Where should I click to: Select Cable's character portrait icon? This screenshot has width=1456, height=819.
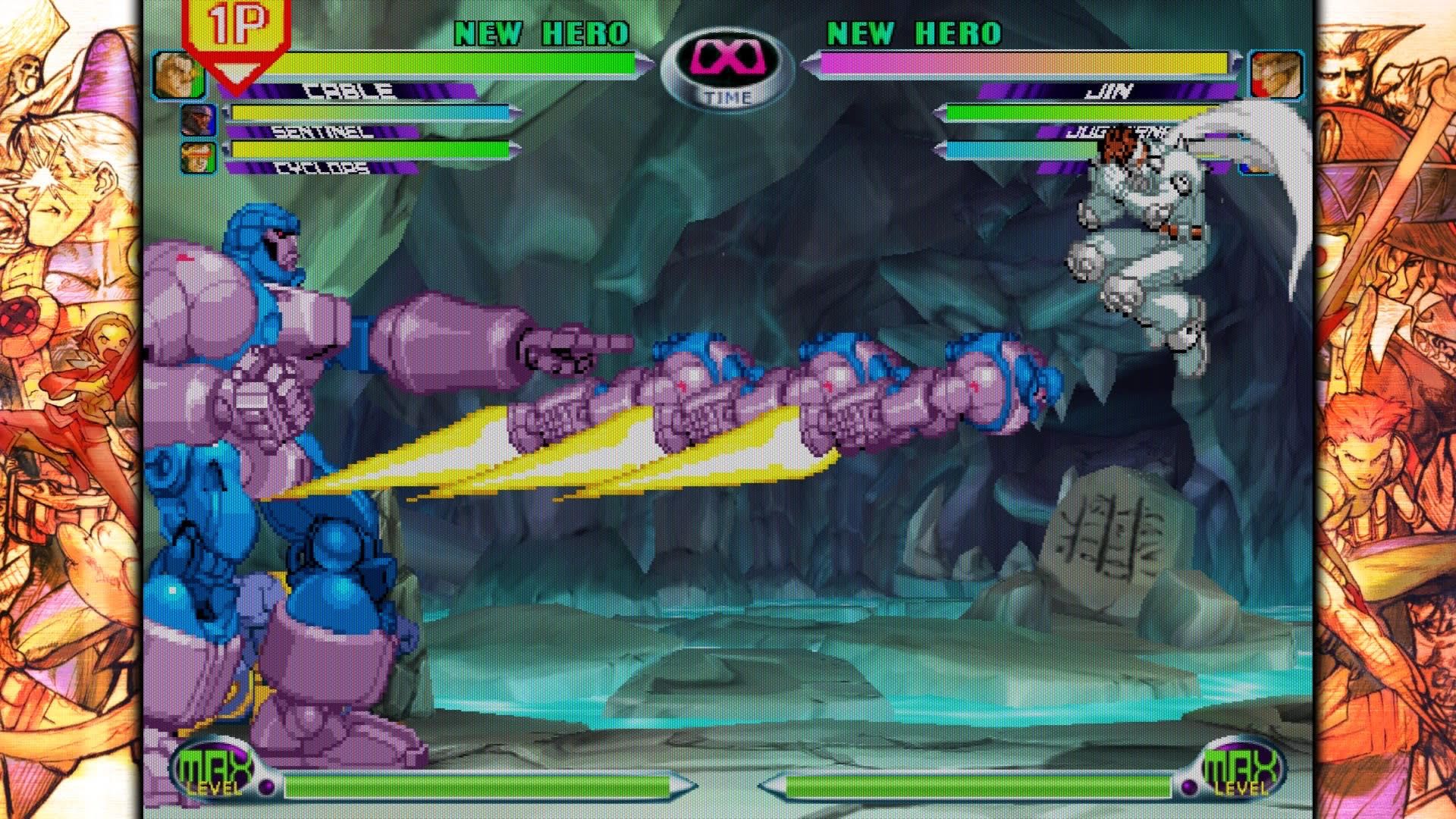(180, 72)
